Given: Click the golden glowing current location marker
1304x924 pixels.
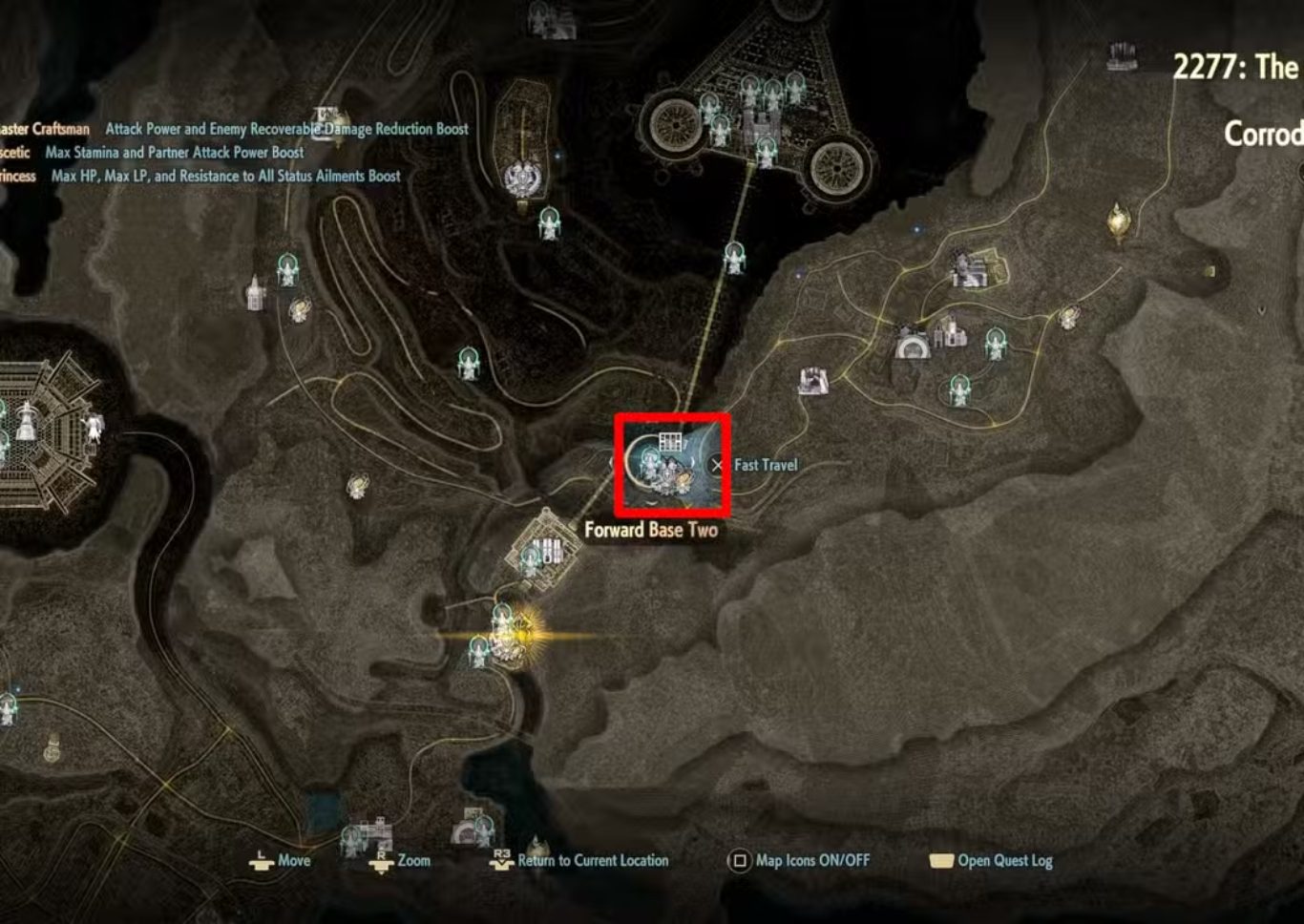Looking at the screenshot, I should [521, 633].
